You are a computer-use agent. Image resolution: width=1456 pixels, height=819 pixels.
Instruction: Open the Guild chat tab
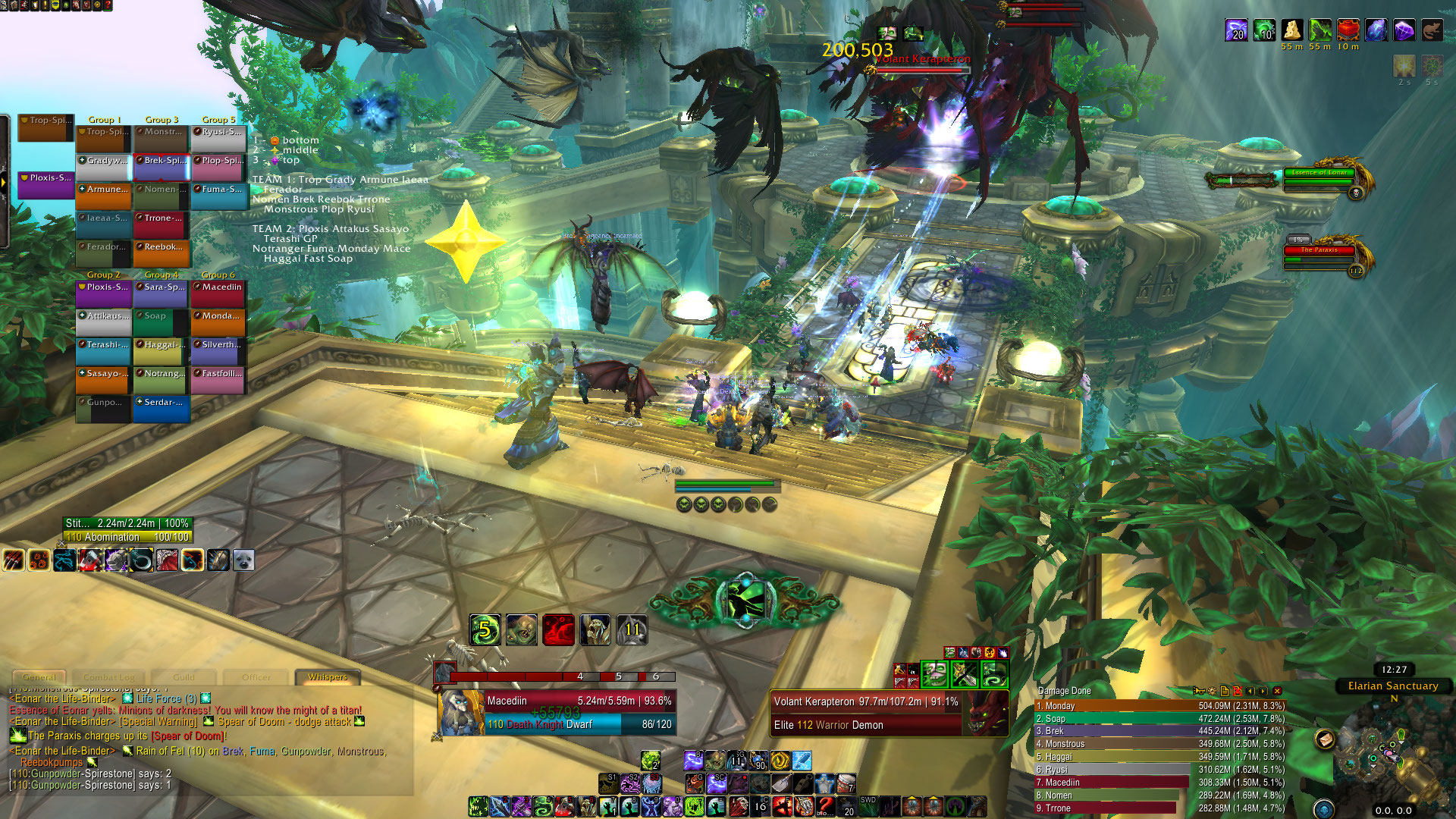pyautogui.click(x=184, y=677)
